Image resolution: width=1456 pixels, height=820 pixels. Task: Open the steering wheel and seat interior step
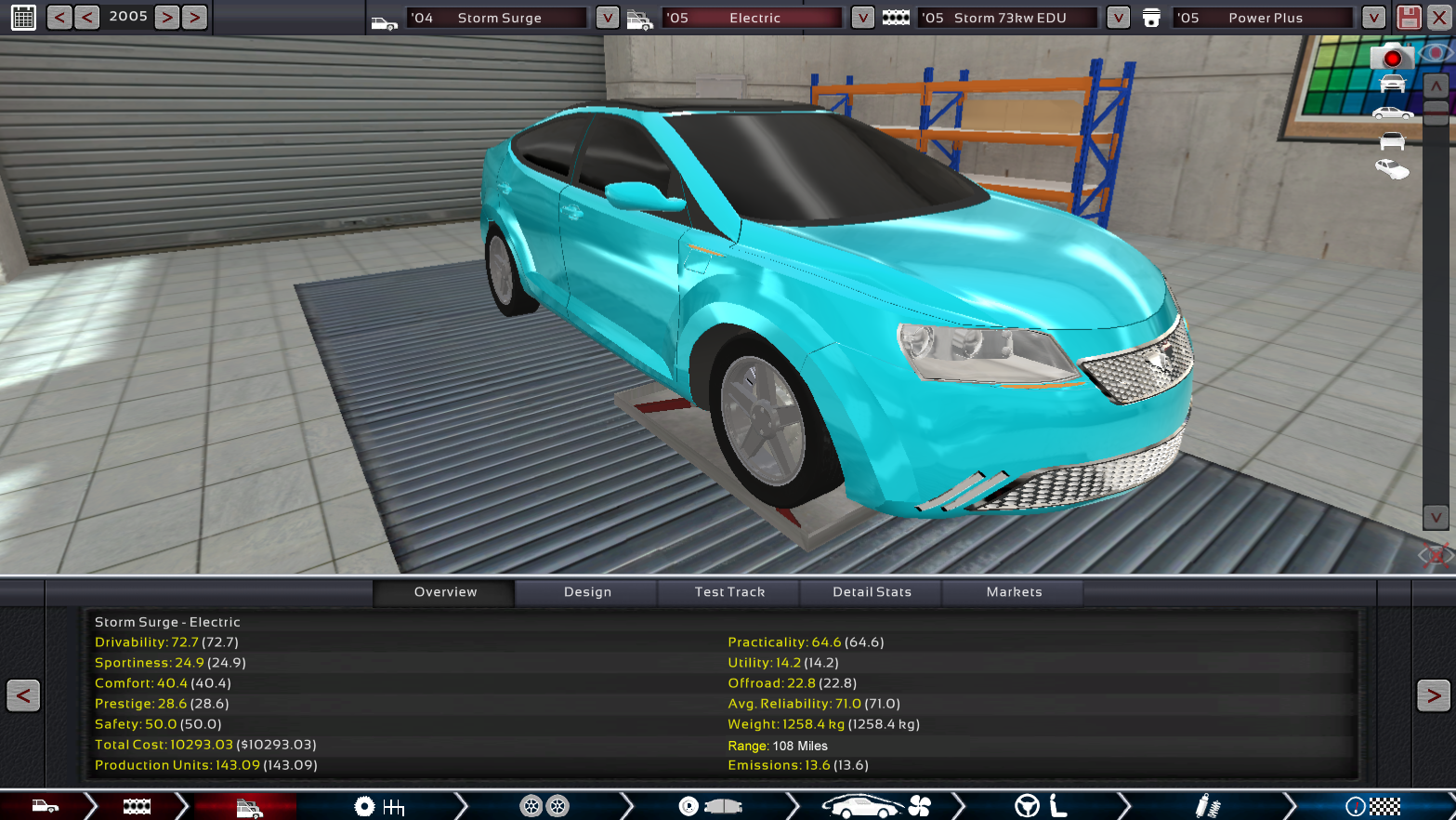1041,806
